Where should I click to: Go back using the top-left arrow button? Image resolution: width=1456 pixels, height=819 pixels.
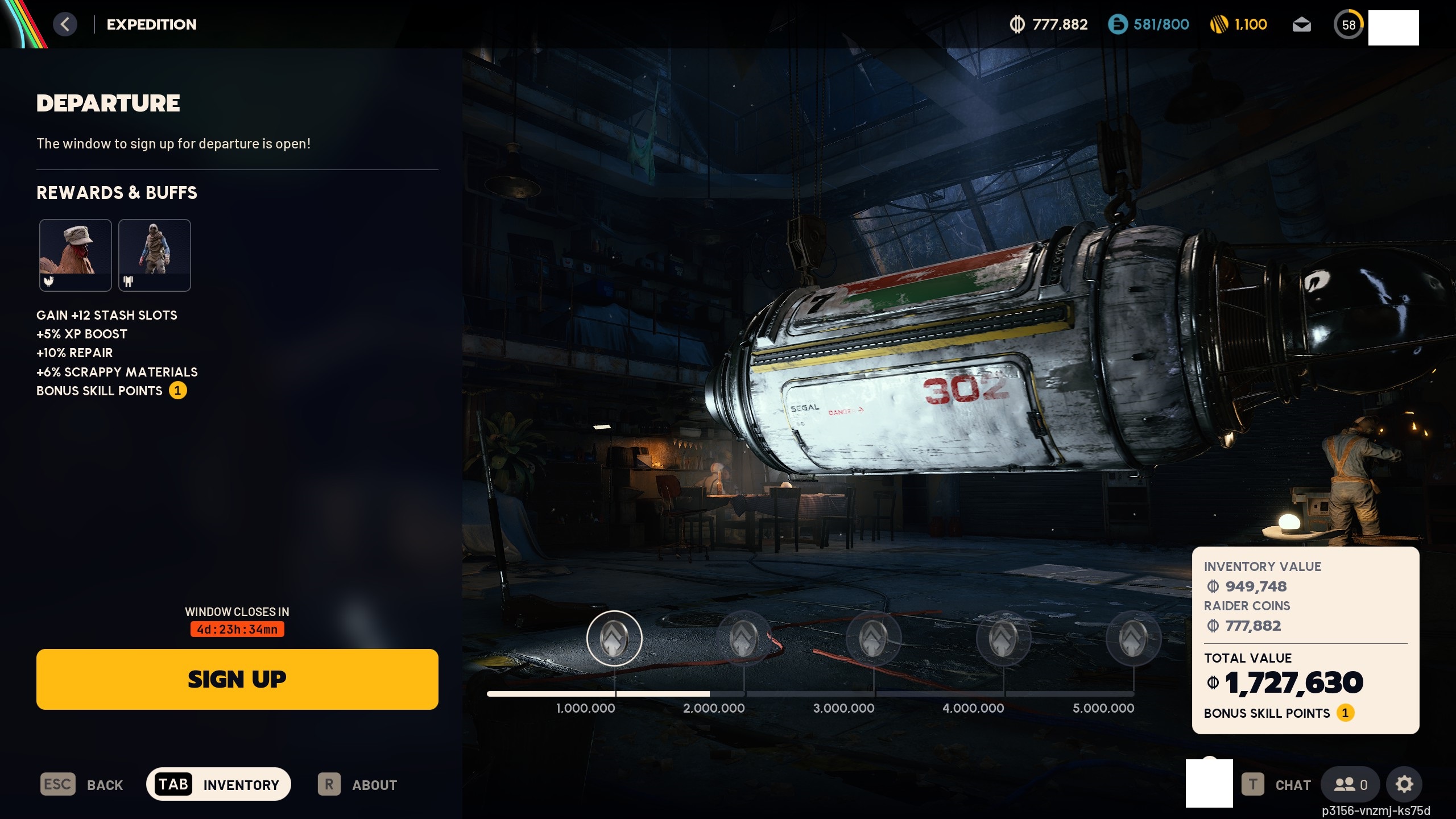[x=65, y=24]
